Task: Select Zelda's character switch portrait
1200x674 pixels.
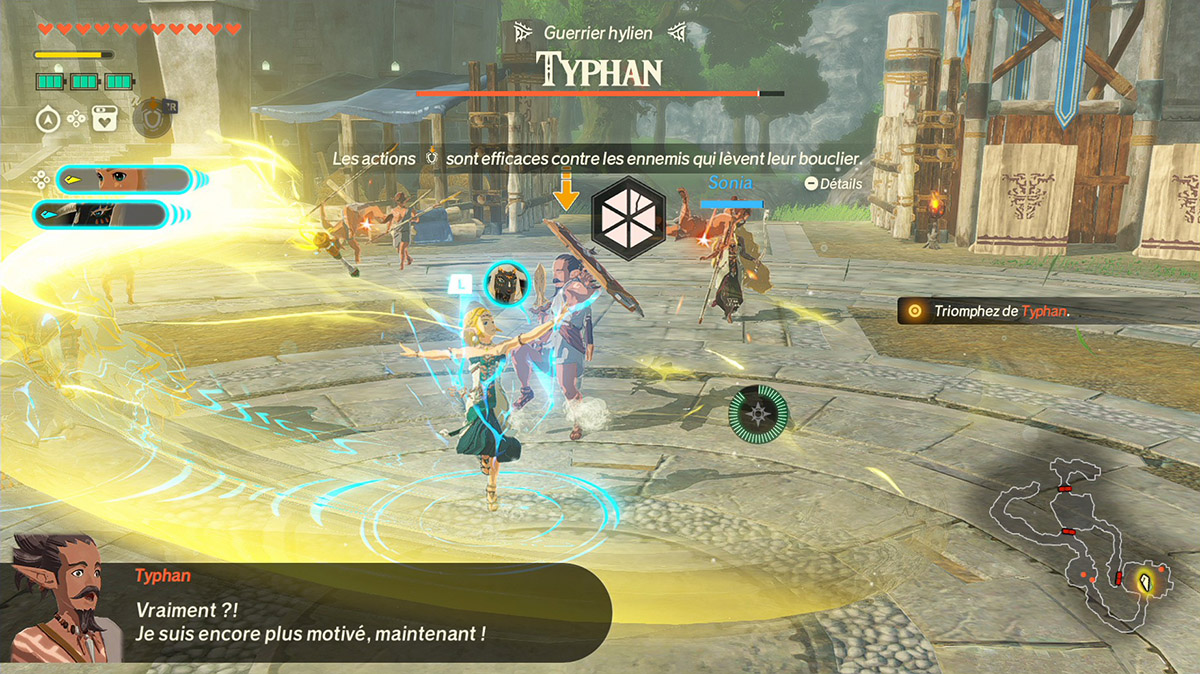Action: tap(122, 180)
